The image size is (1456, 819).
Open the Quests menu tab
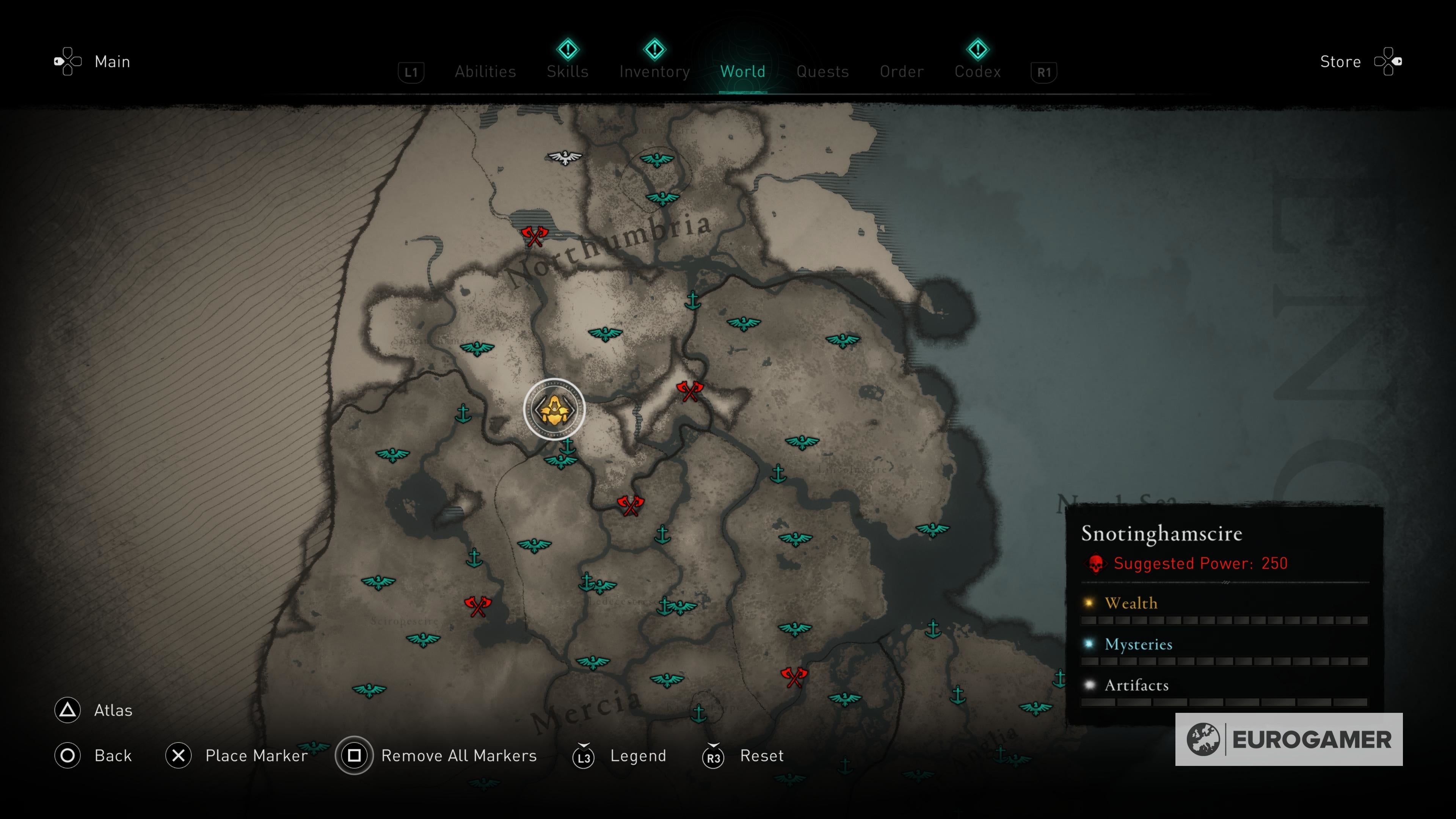point(822,71)
